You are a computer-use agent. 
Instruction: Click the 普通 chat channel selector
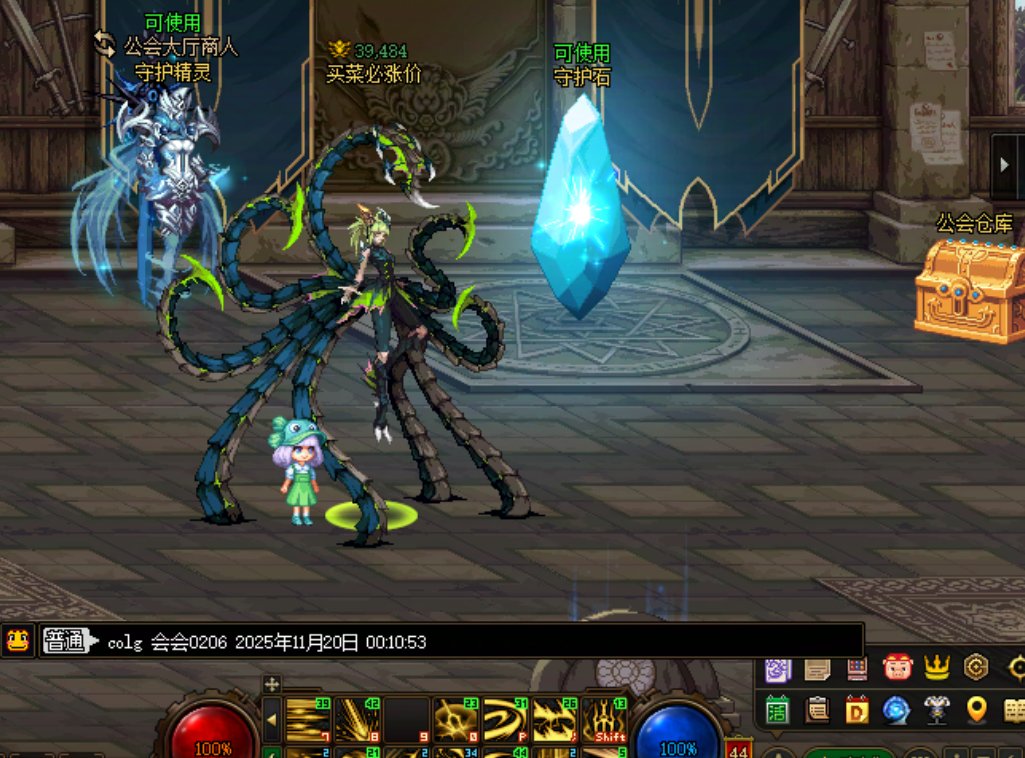click(x=67, y=641)
